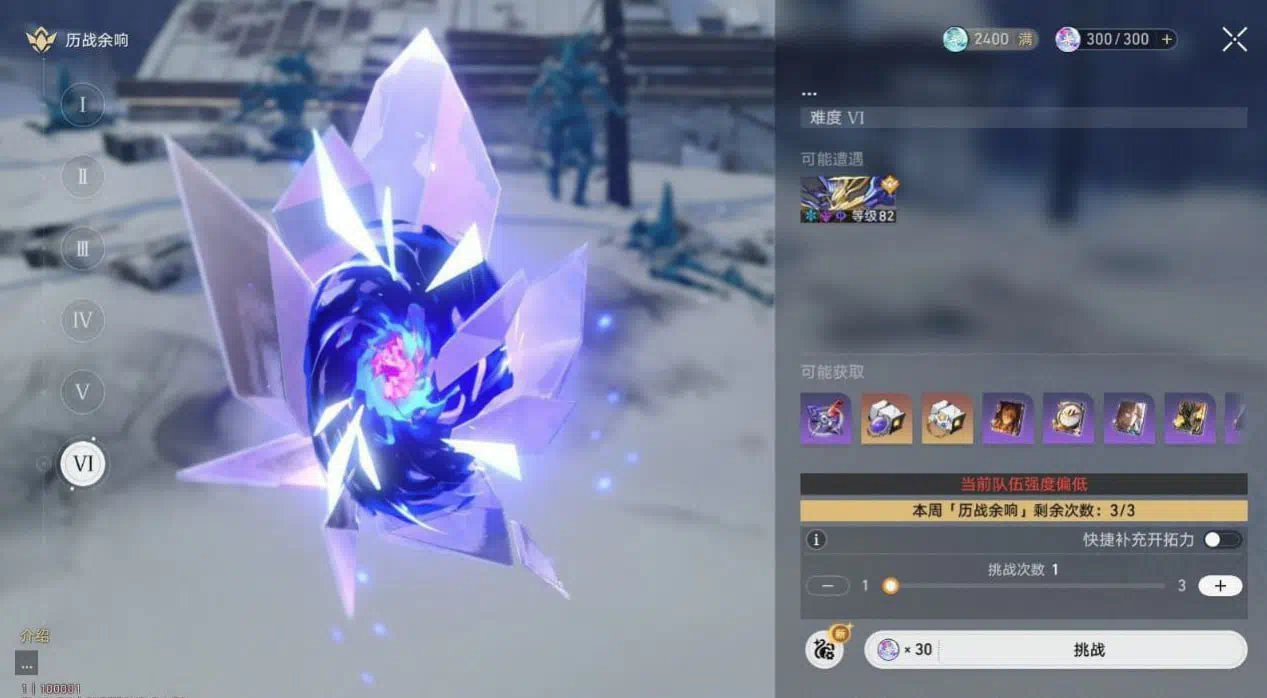This screenshot has height=698, width=1267.
Task: Switch to difficulty V
Action: pos(83,391)
